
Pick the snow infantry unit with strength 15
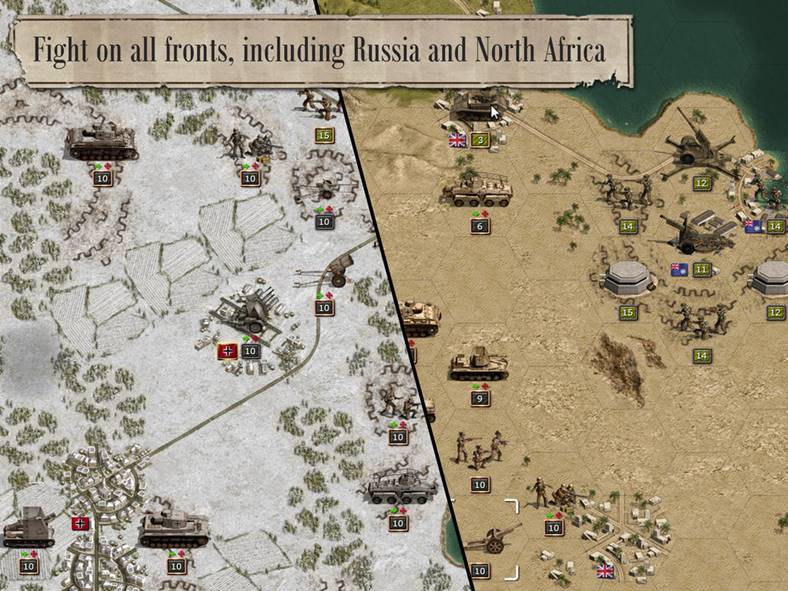point(319,105)
